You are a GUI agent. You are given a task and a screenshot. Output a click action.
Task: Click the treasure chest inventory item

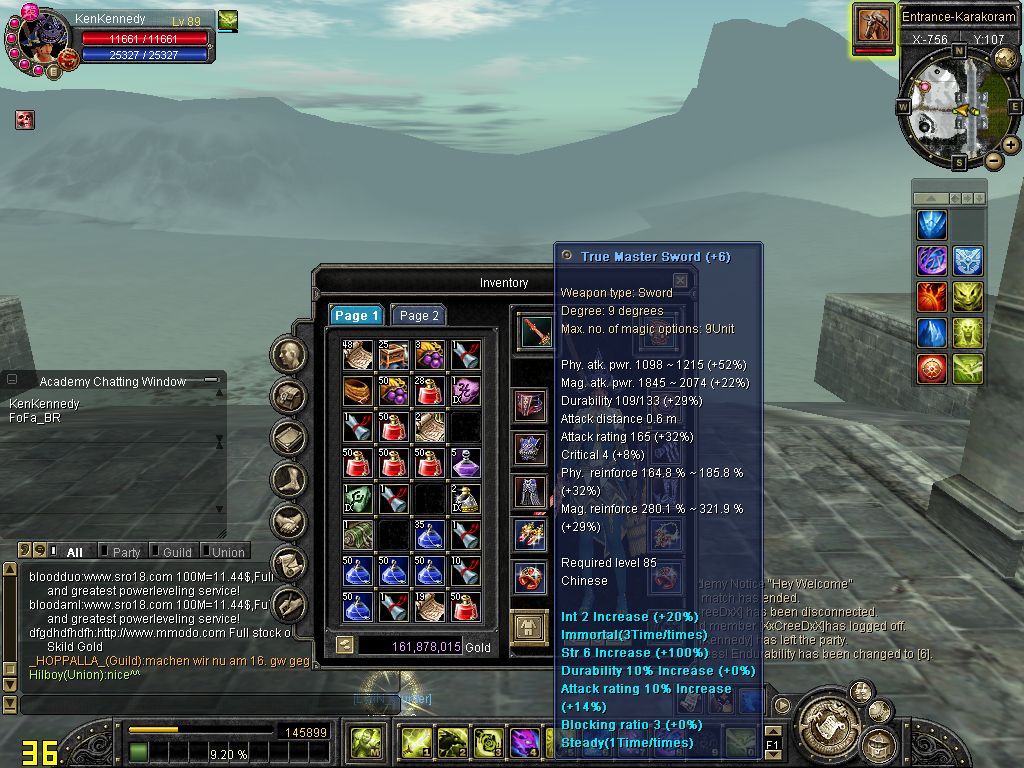(393, 355)
